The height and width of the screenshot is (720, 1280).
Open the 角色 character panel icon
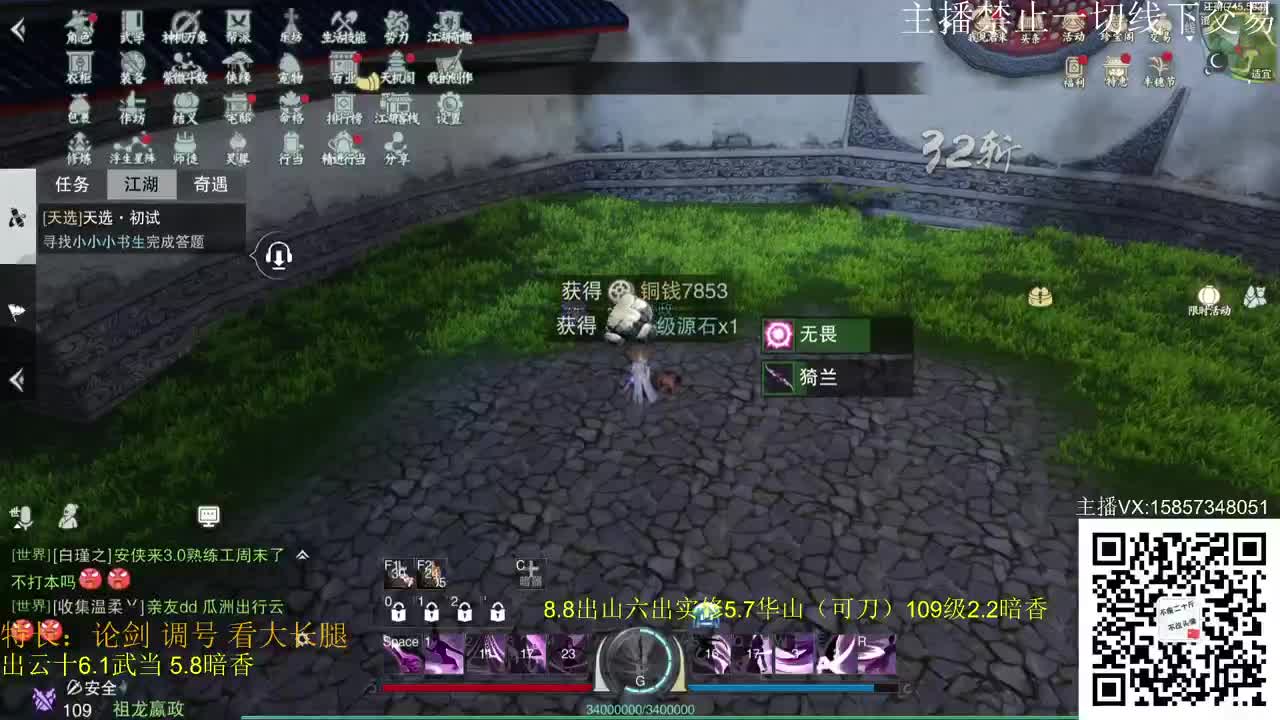80,25
